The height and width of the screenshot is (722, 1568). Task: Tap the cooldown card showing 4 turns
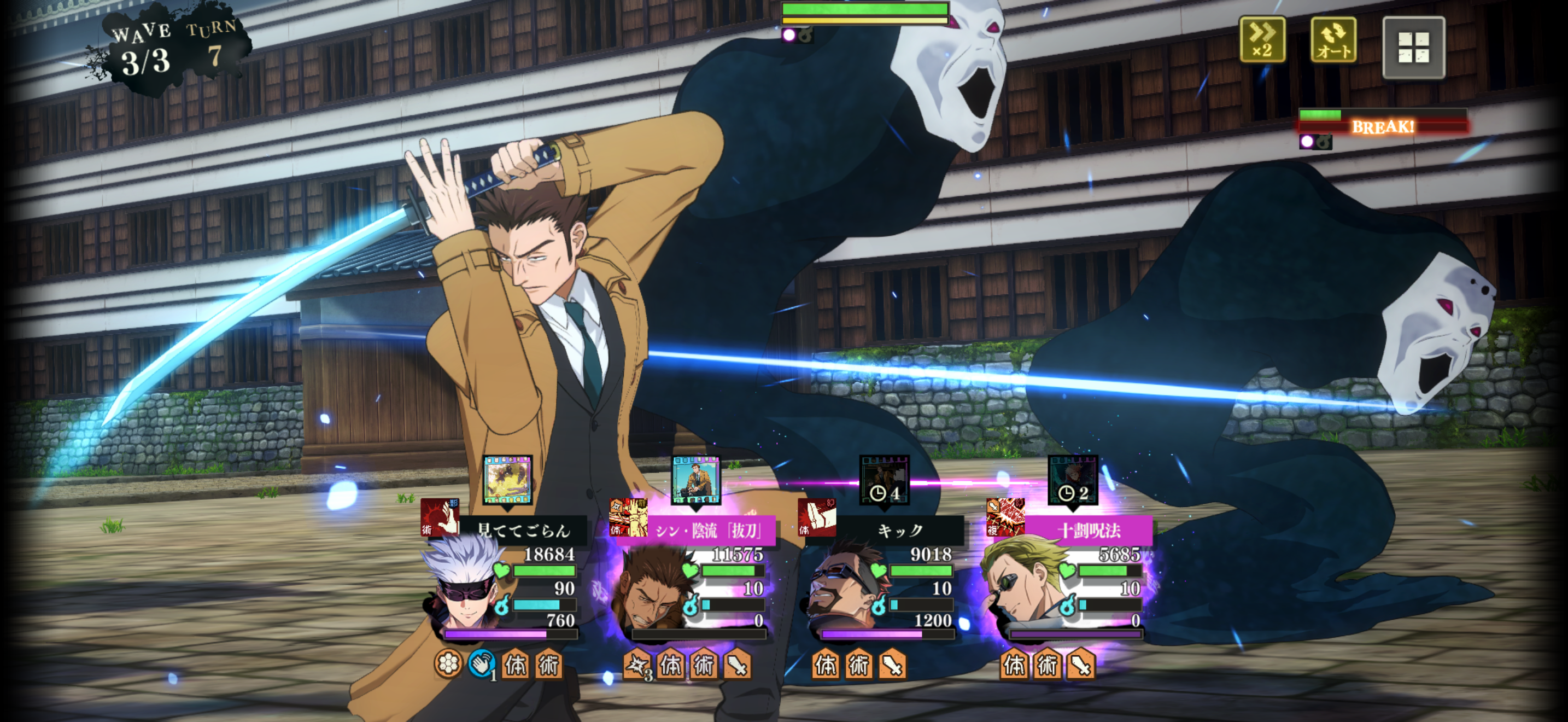point(884,480)
